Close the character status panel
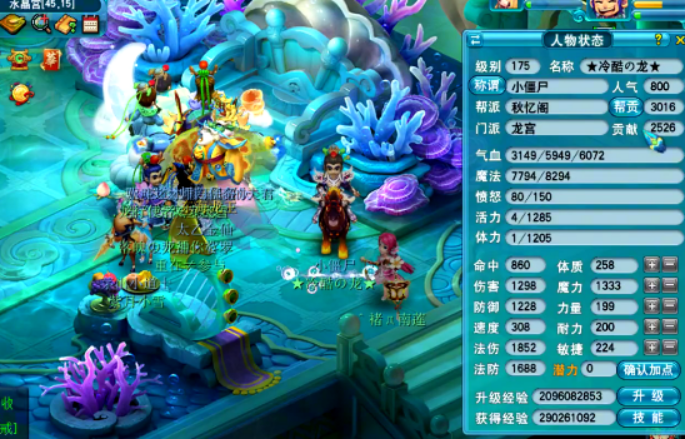Viewport: 685px width, 439px height. click(679, 40)
